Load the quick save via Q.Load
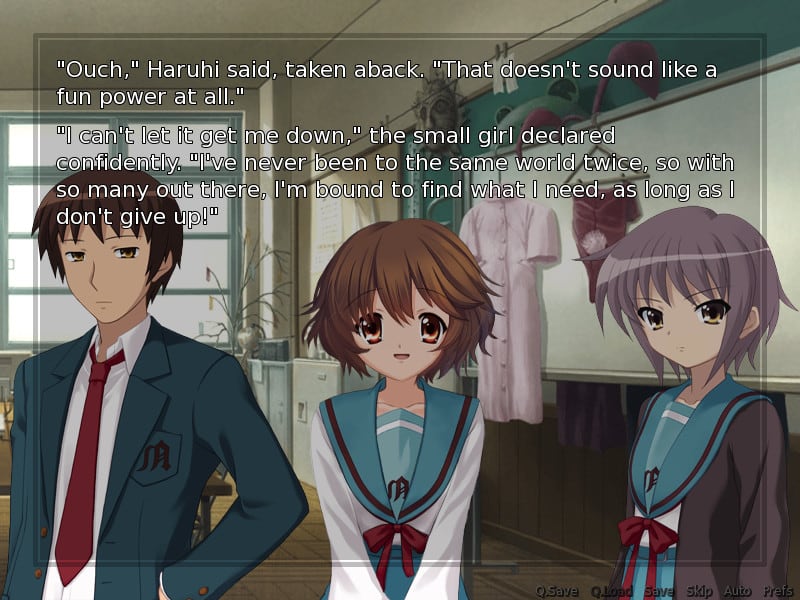The width and height of the screenshot is (800, 600). pyautogui.click(x=612, y=591)
